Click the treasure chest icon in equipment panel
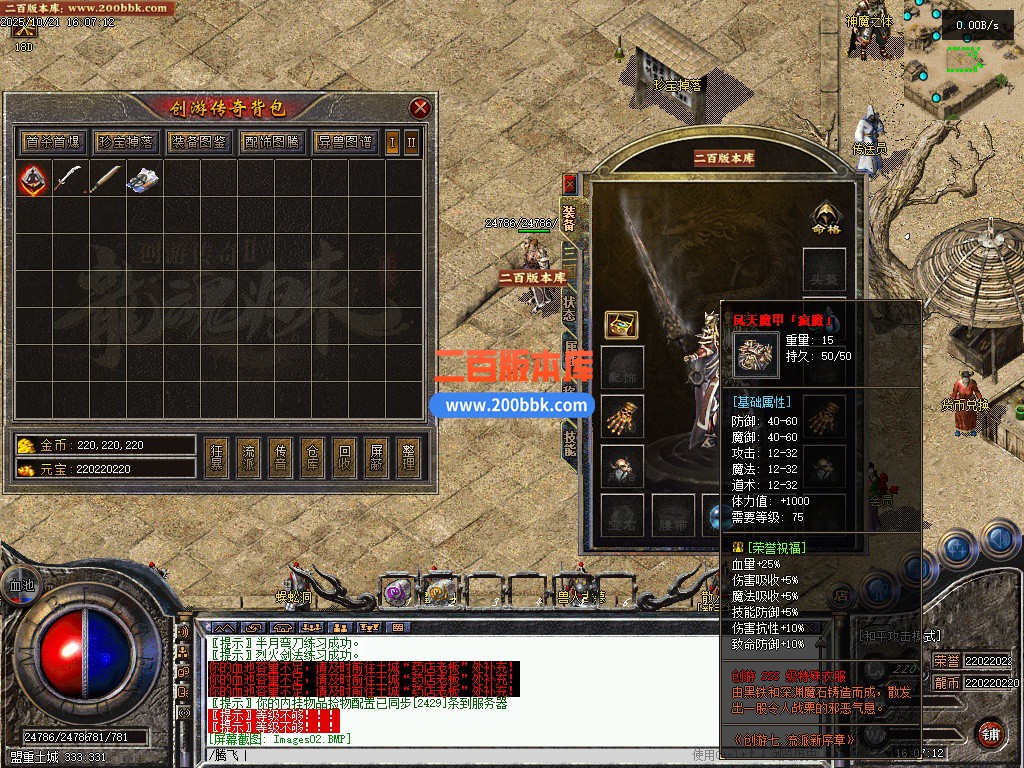Image resolution: width=1024 pixels, height=768 pixels. pyautogui.click(x=621, y=324)
